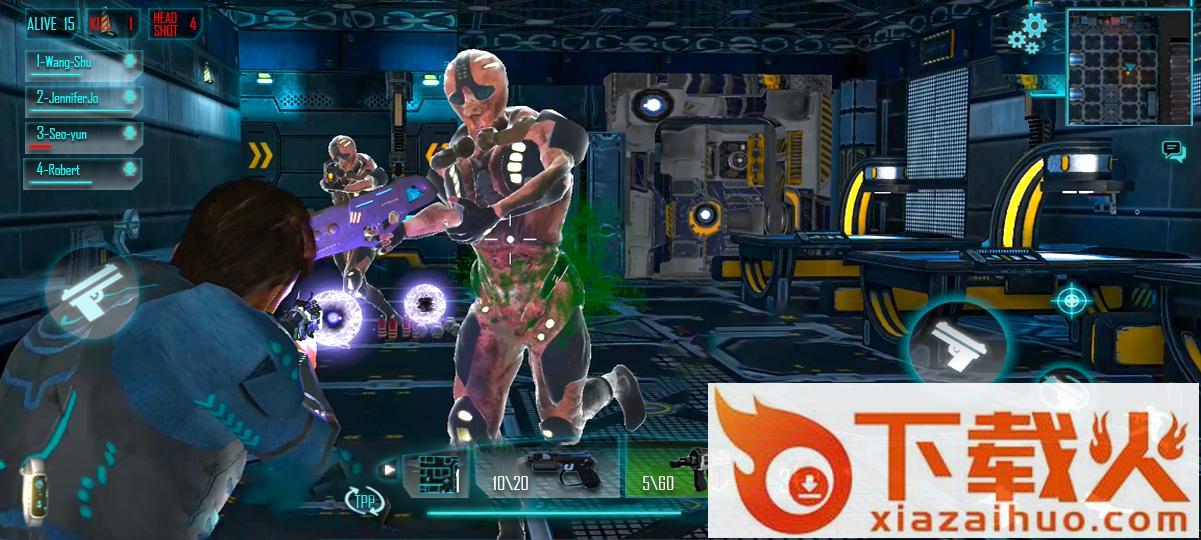Toggle JenniferJo's microphone icon

click(x=129, y=99)
